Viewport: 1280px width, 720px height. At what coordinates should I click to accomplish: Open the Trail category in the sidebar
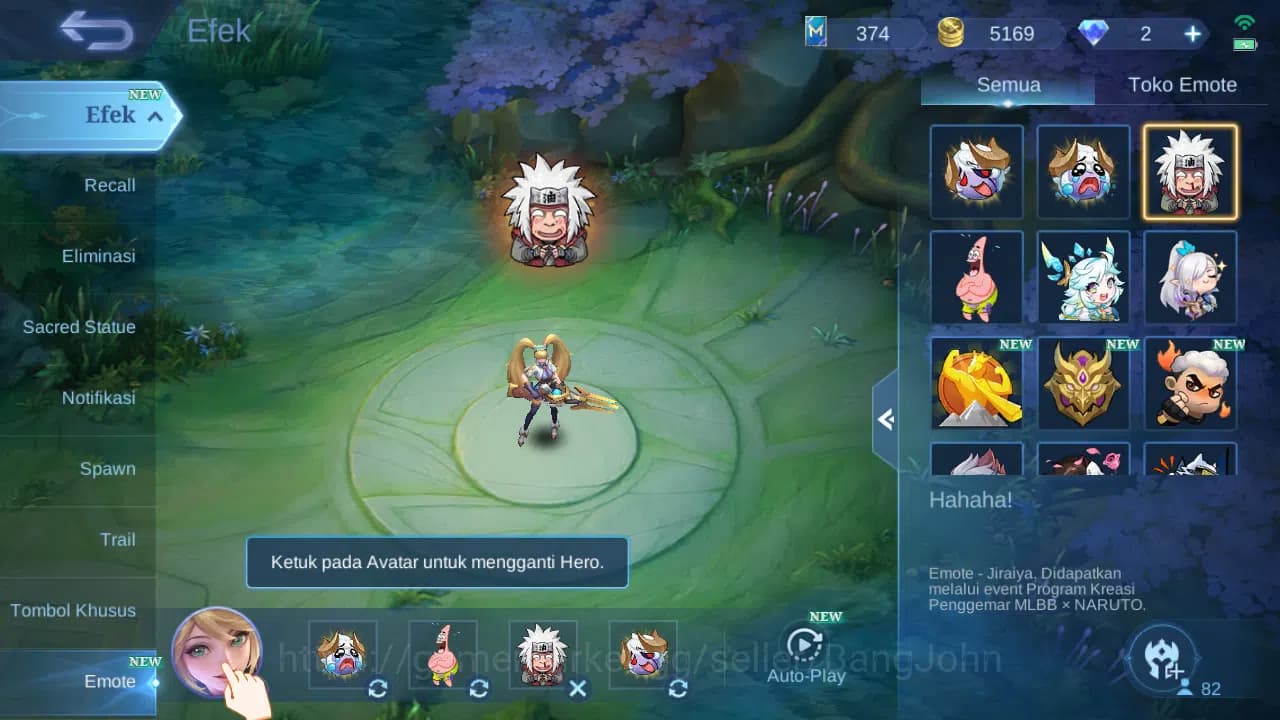118,540
